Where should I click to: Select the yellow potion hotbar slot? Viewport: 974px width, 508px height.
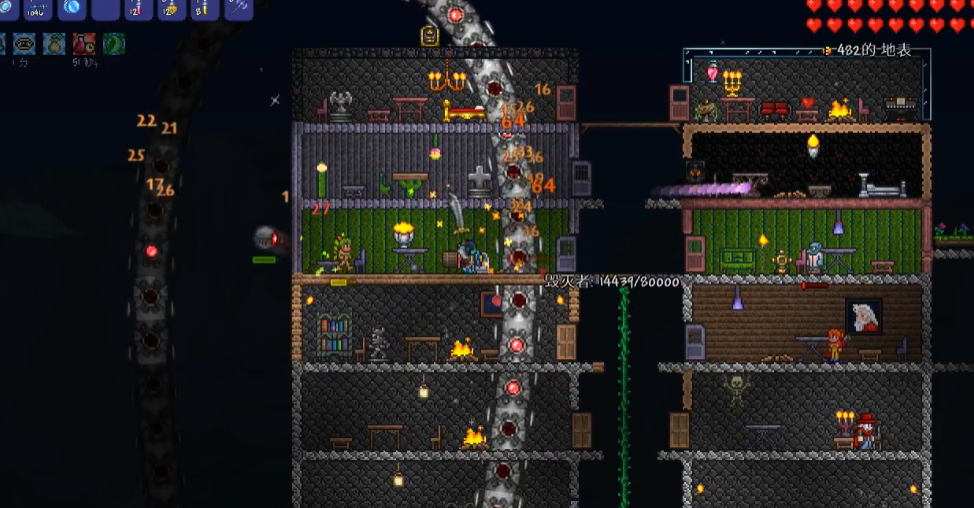click(x=204, y=9)
